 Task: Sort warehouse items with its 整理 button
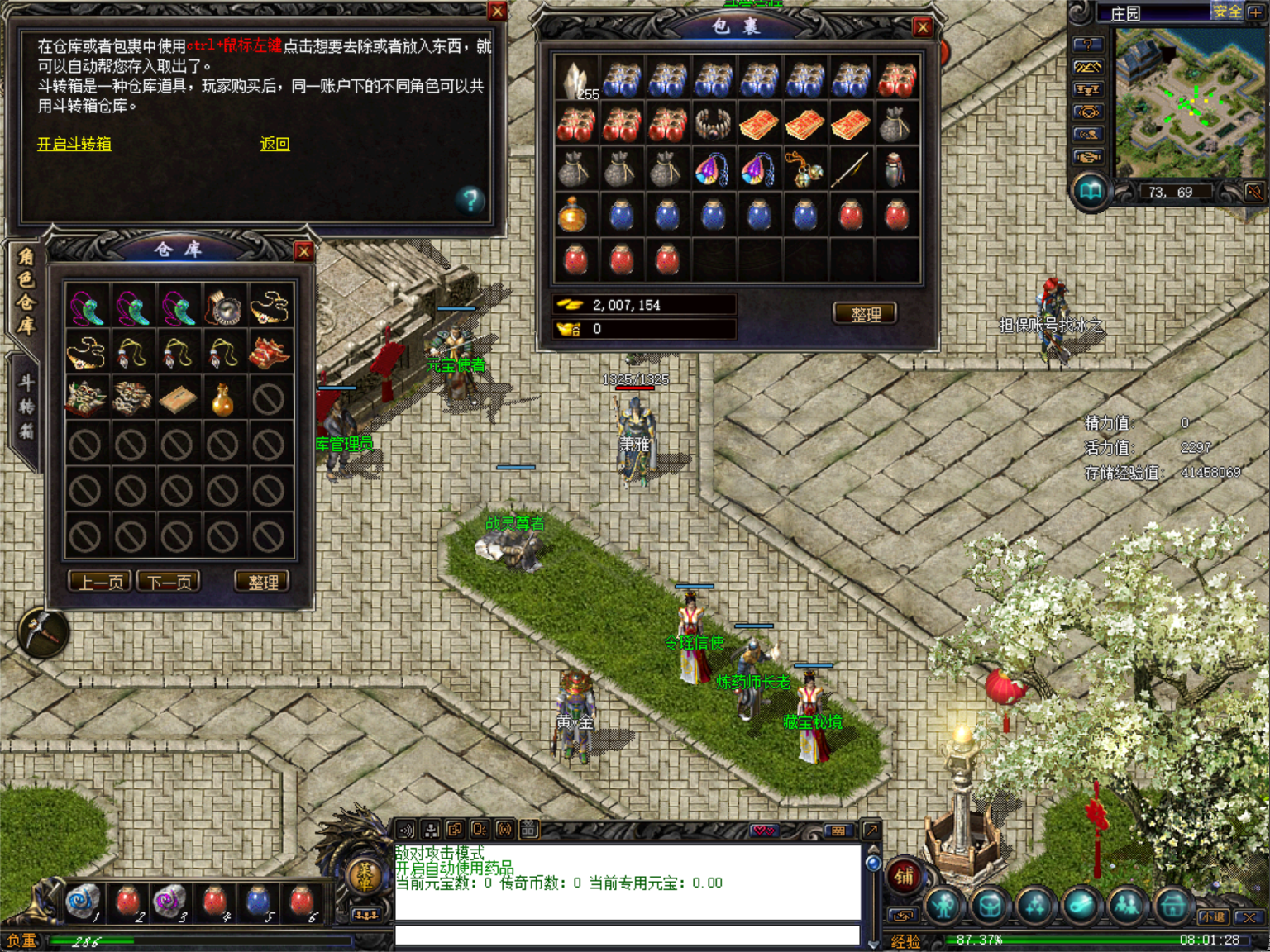pos(262,582)
